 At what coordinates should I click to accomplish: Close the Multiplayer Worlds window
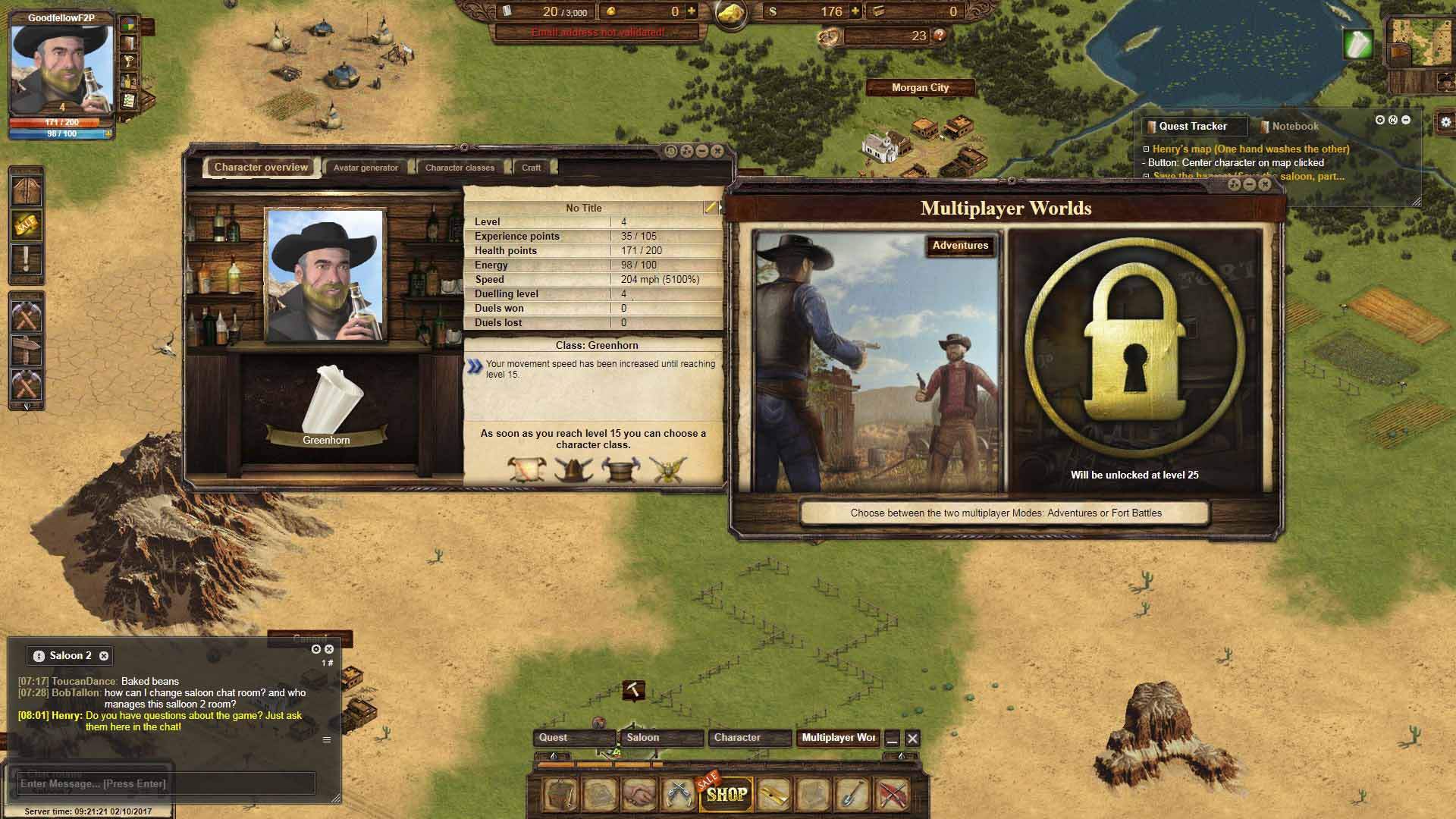click(x=1265, y=184)
